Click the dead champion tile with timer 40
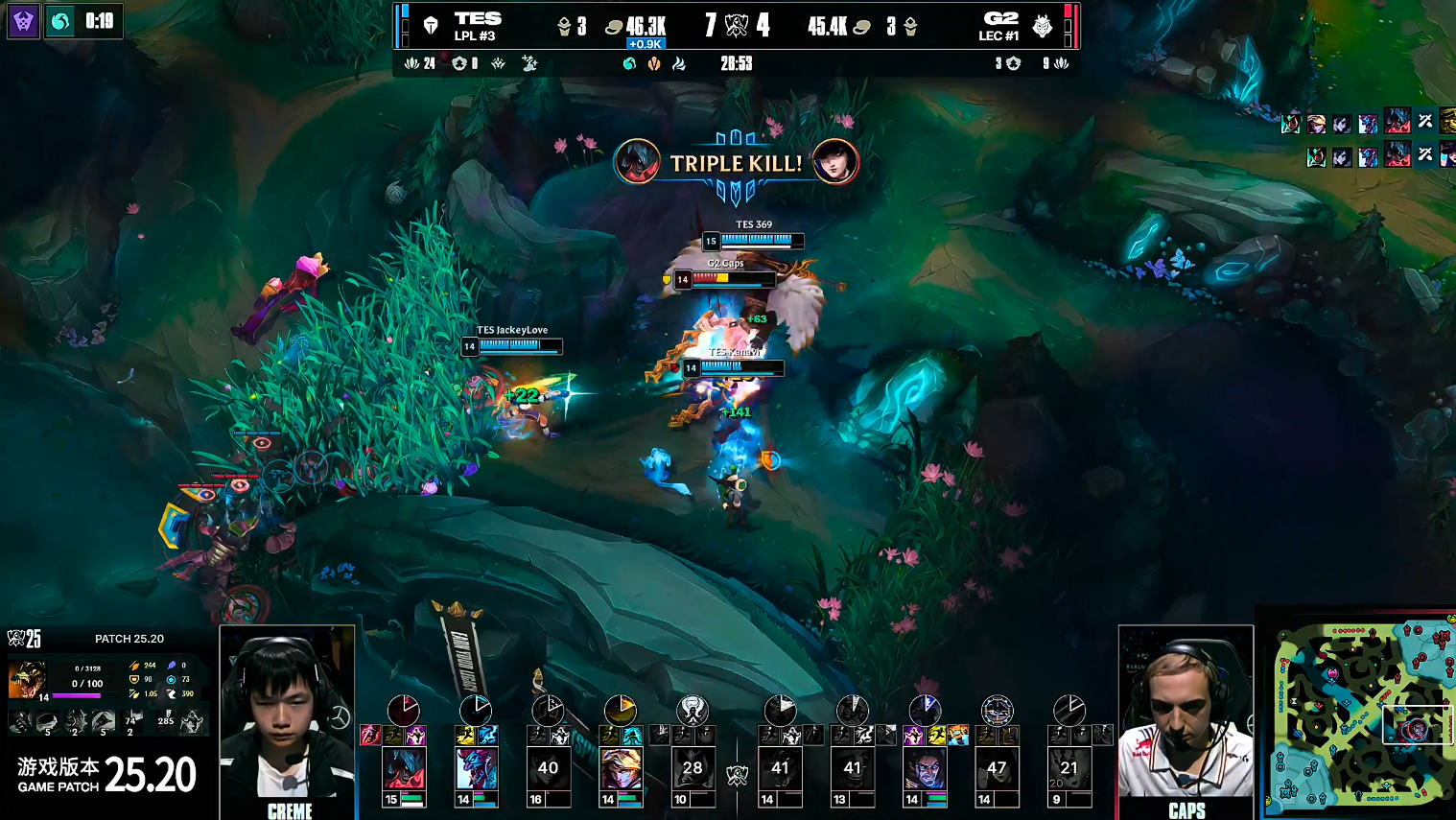1456x820 pixels. (x=548, y=769)
